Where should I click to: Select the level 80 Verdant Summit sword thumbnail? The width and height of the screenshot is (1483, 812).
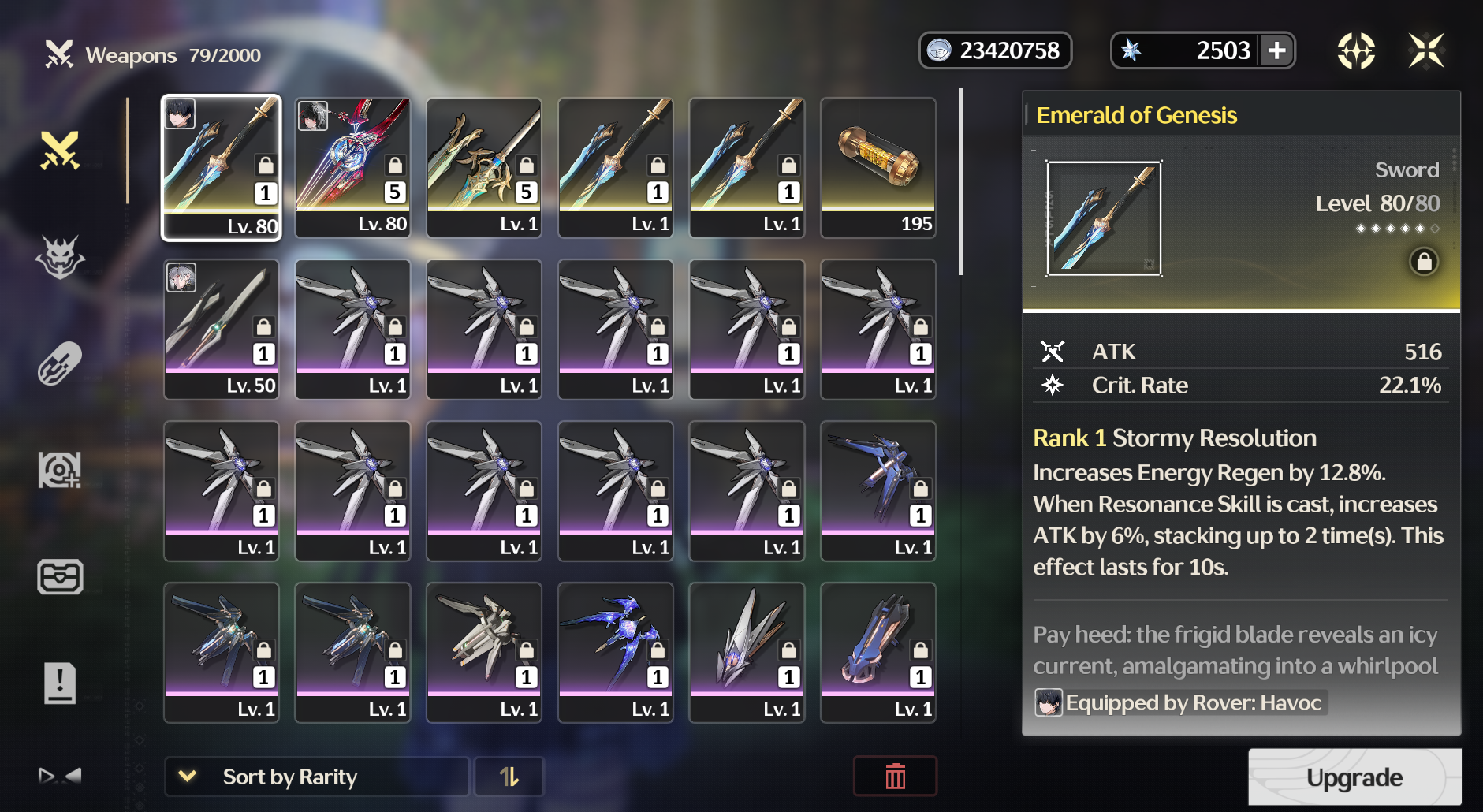coord(352,167)
